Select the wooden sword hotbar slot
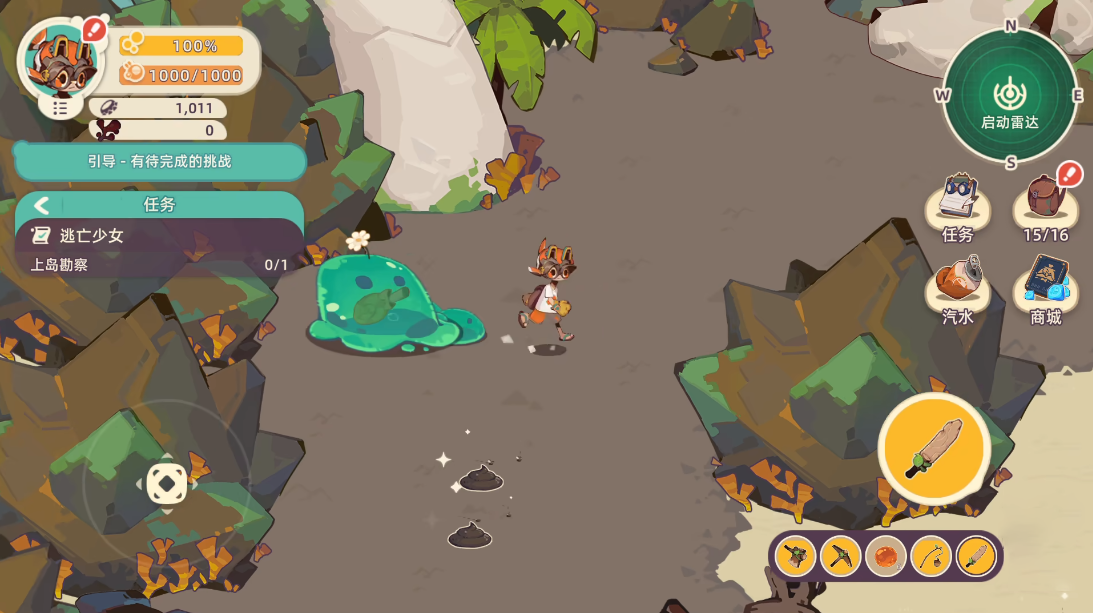The image size is (1093, 613). (976, 556)
